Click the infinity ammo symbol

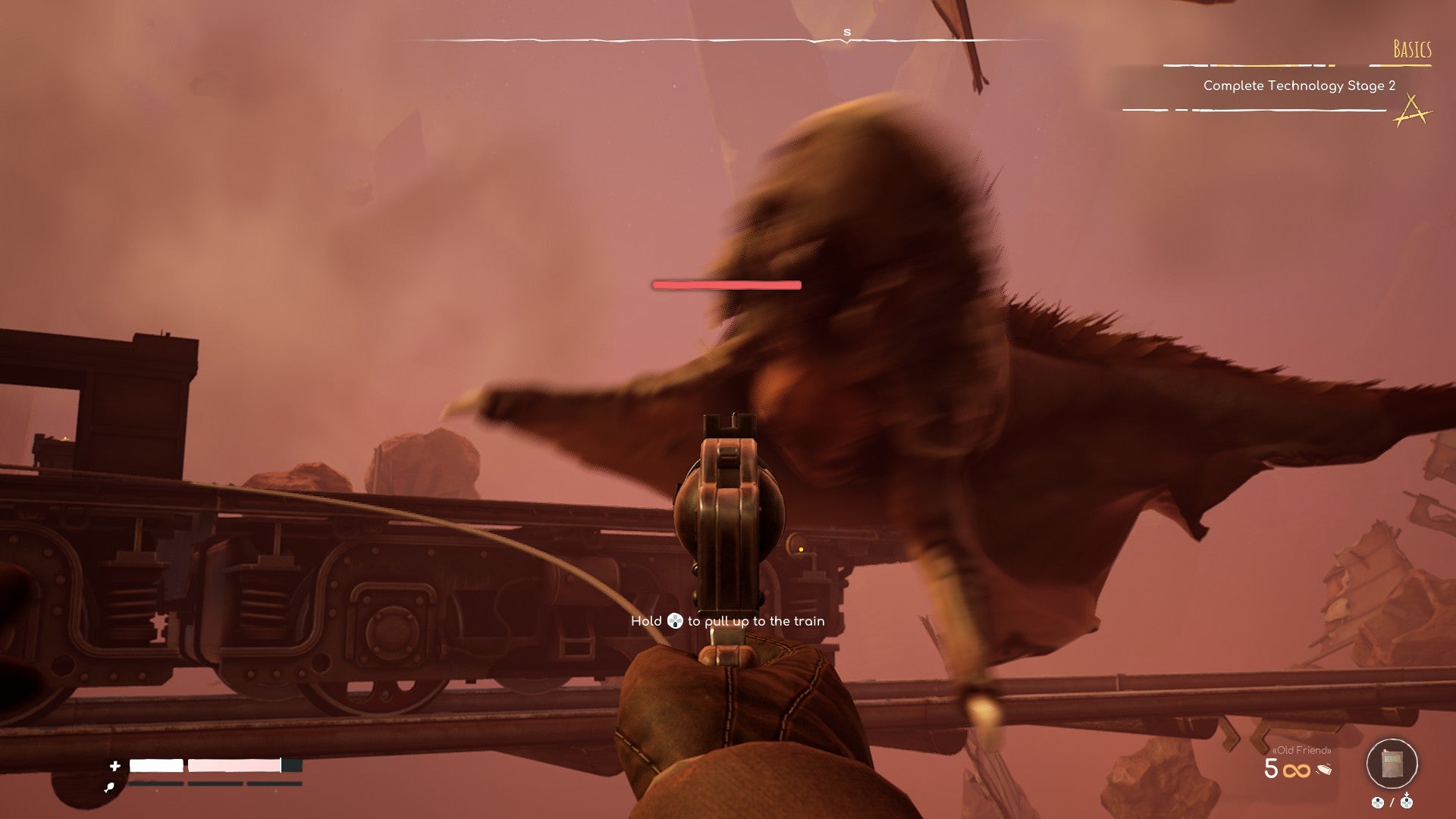1297,770
